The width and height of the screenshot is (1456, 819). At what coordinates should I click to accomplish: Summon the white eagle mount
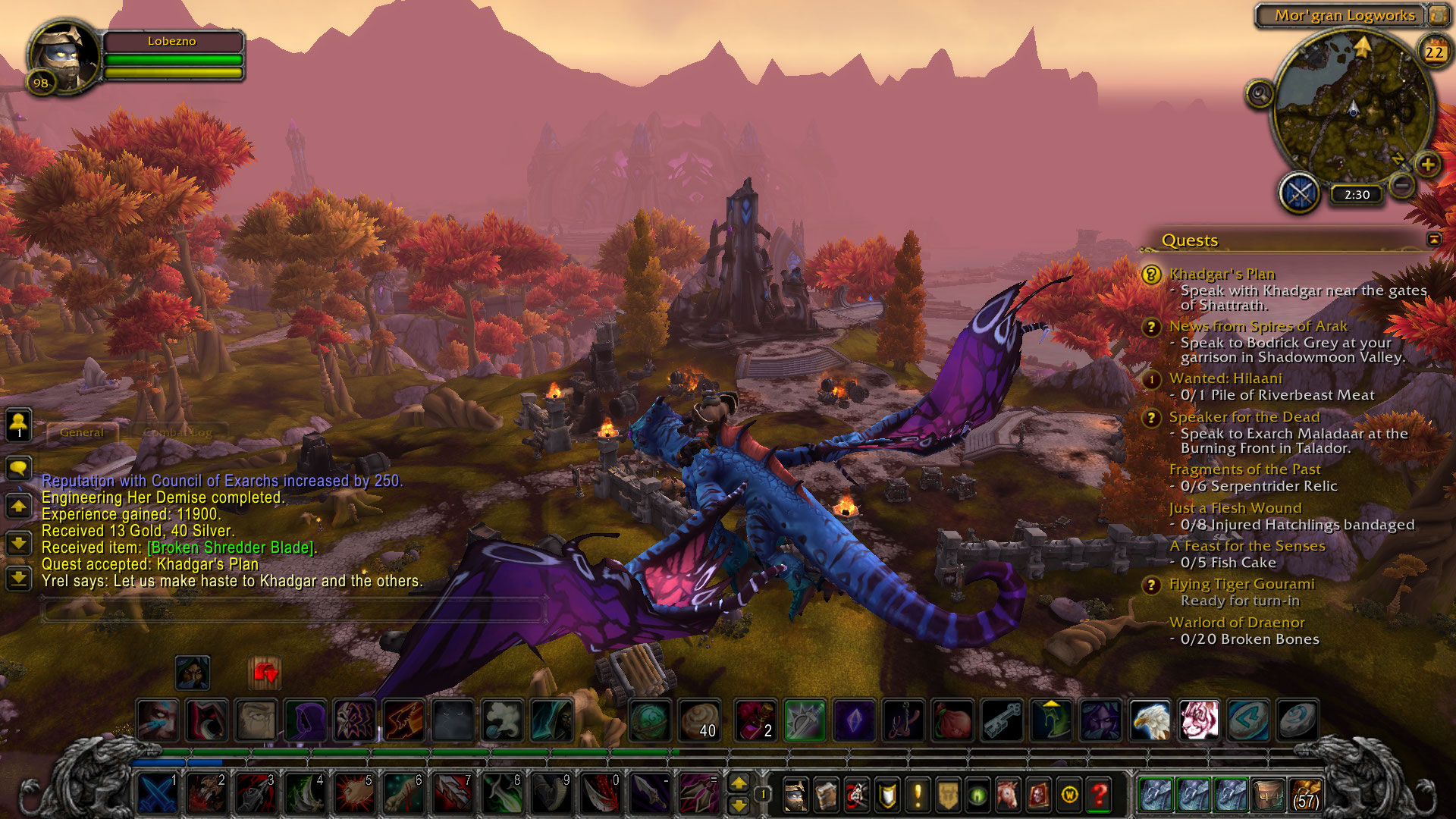pos(1150,720)
